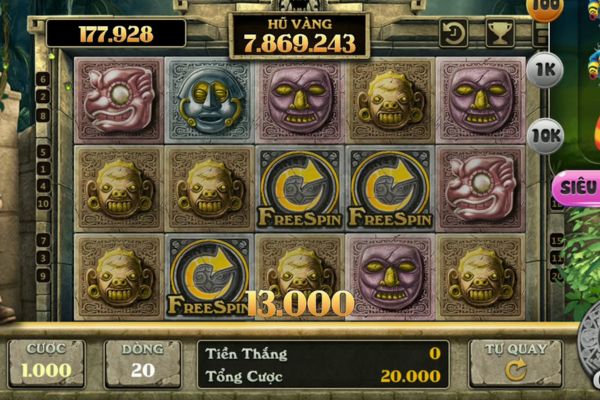Open the trophy leaderboard
Viewport: 600px width, 400px height.
pos(499,33)
